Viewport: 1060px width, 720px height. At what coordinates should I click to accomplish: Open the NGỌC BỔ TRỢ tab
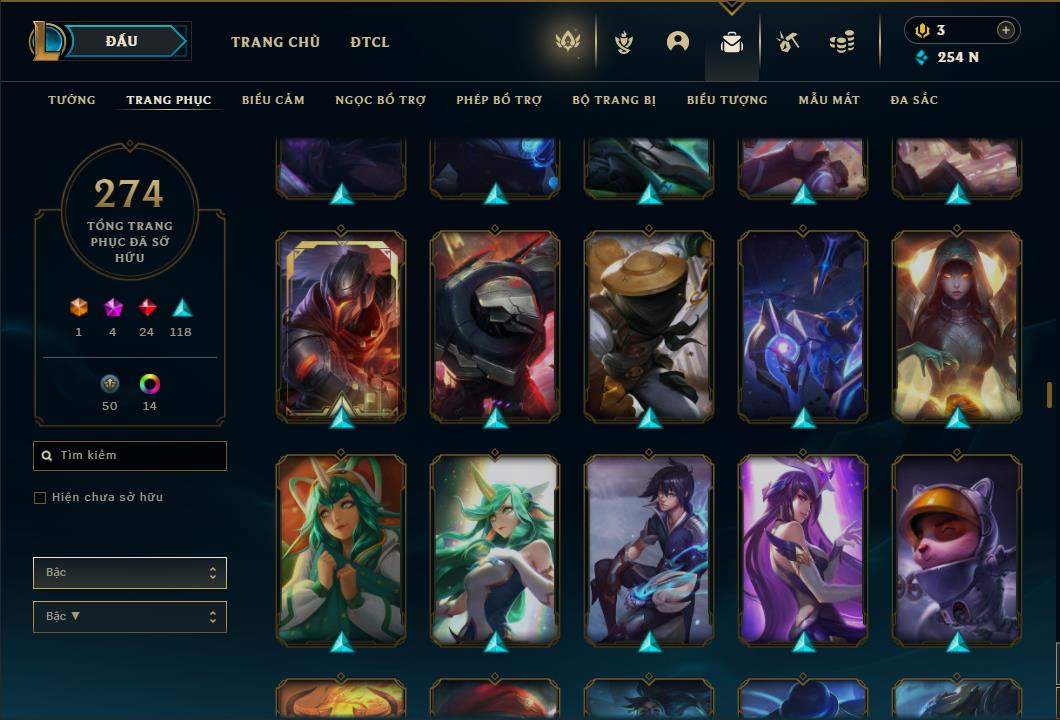(x=380, y=100)
